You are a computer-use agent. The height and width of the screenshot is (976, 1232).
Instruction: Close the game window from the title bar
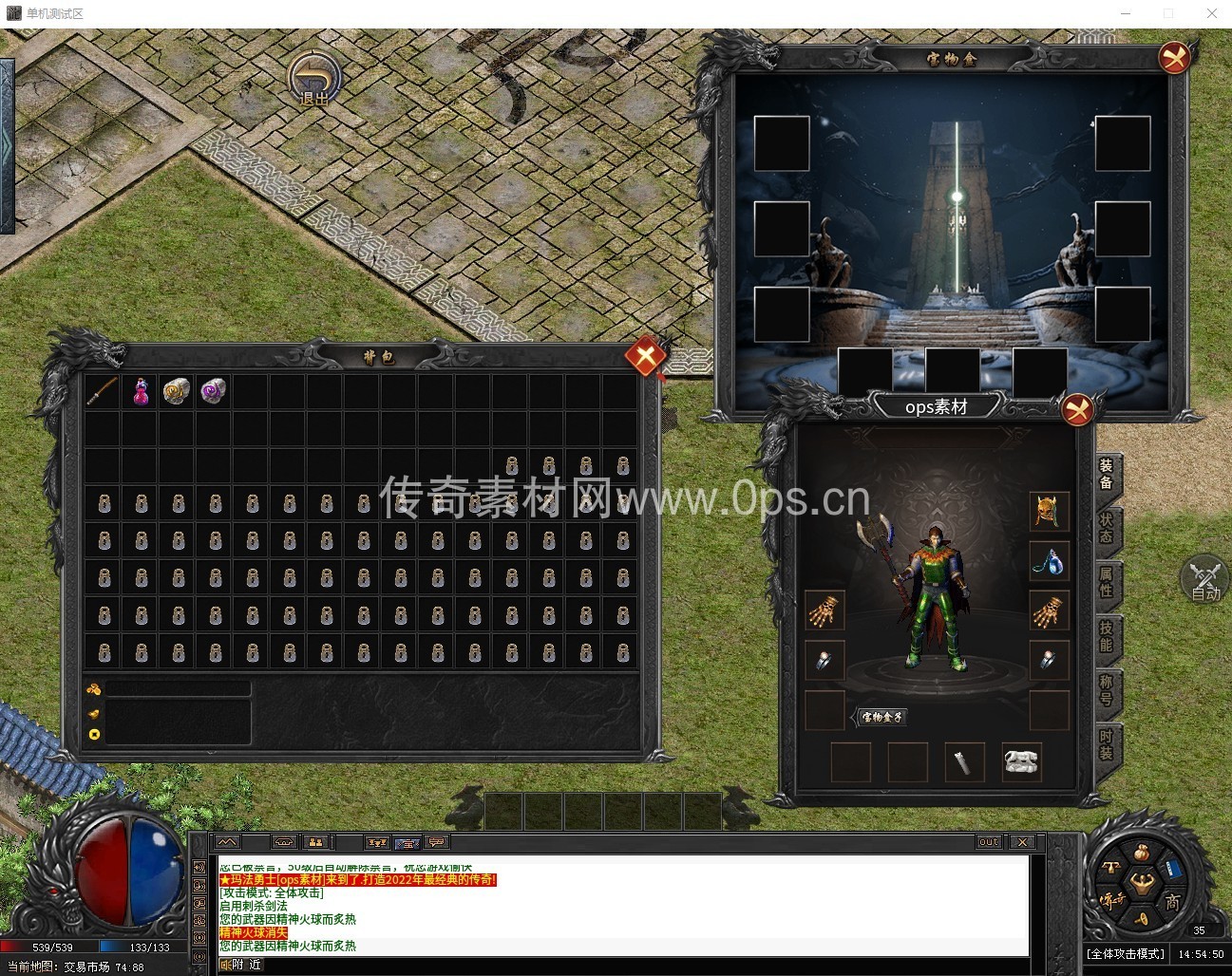1211,13
